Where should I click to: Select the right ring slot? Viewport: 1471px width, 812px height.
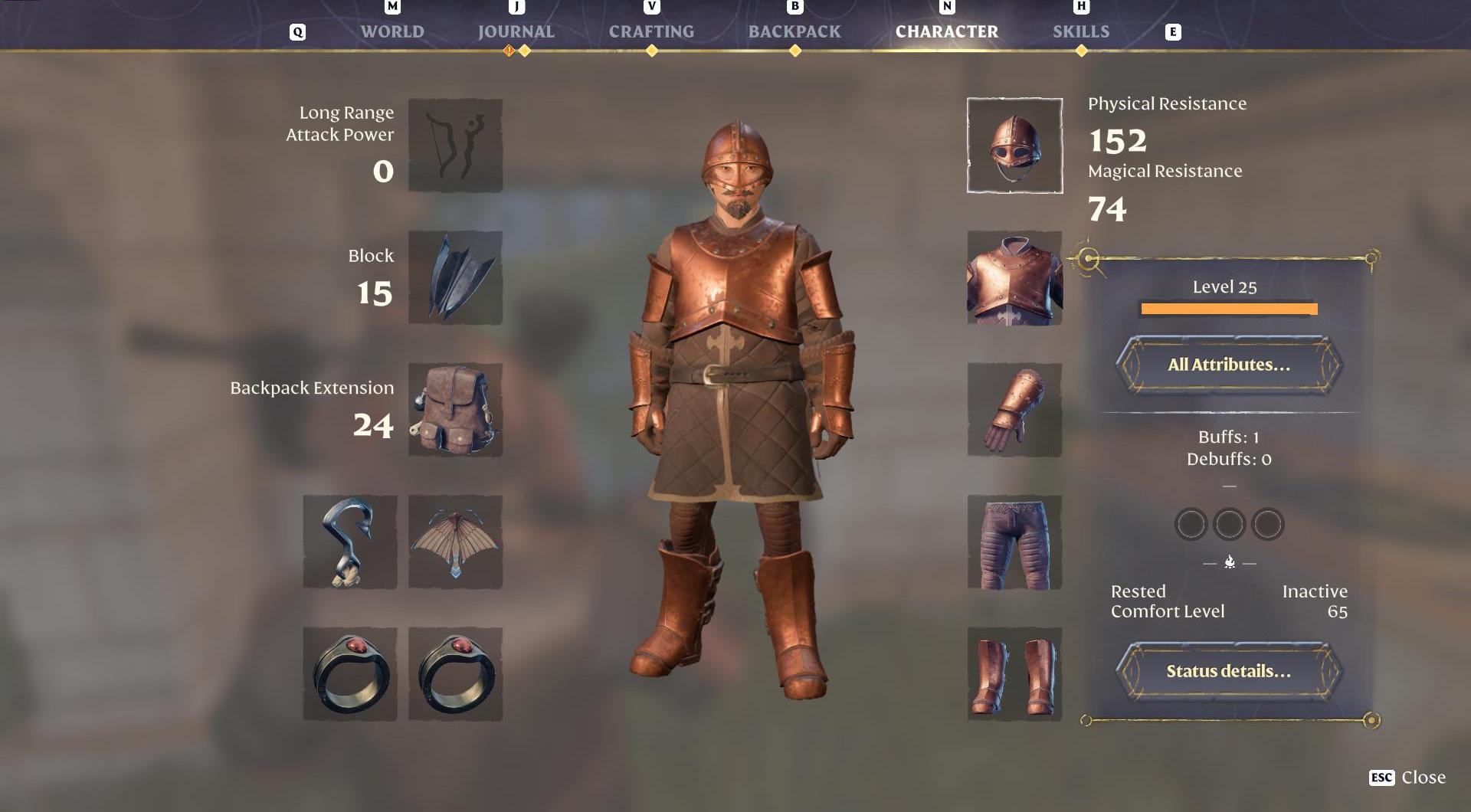pyautogui.click(x=455, y=674)
